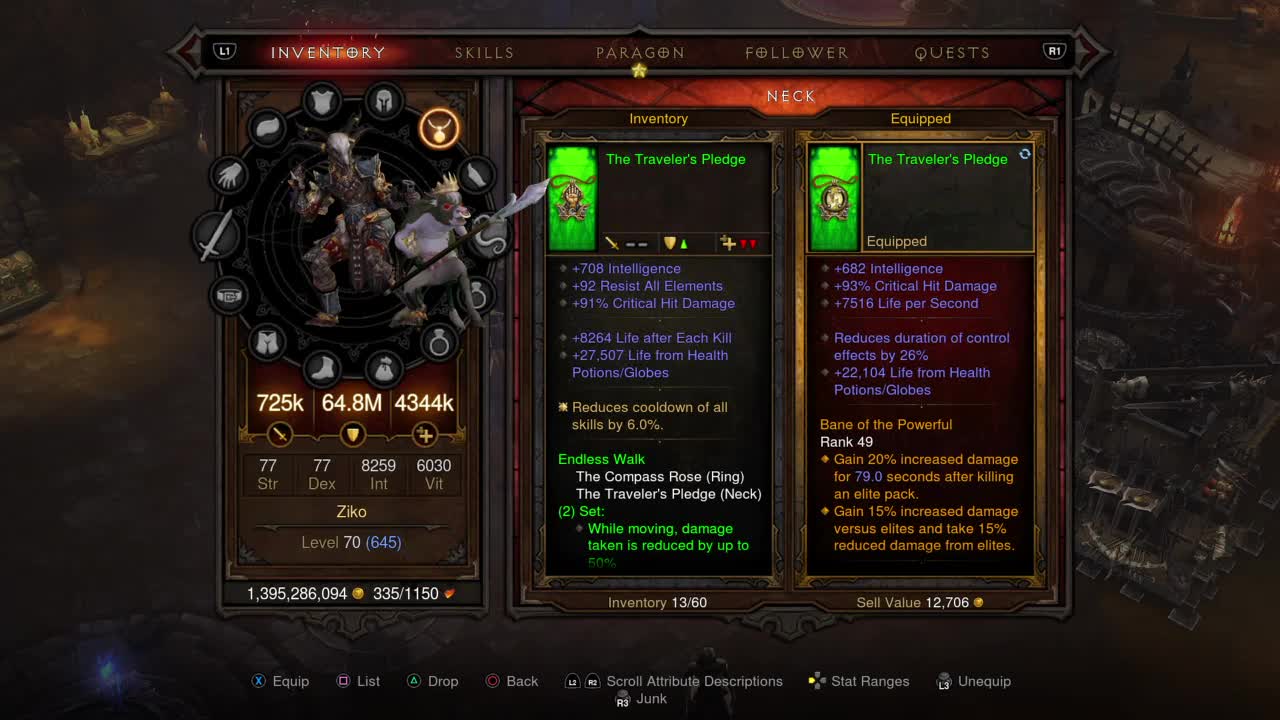This screenshot has width=1280, height=720.
Task: Select the chest armor slot icon
Action: pos(321,99)
